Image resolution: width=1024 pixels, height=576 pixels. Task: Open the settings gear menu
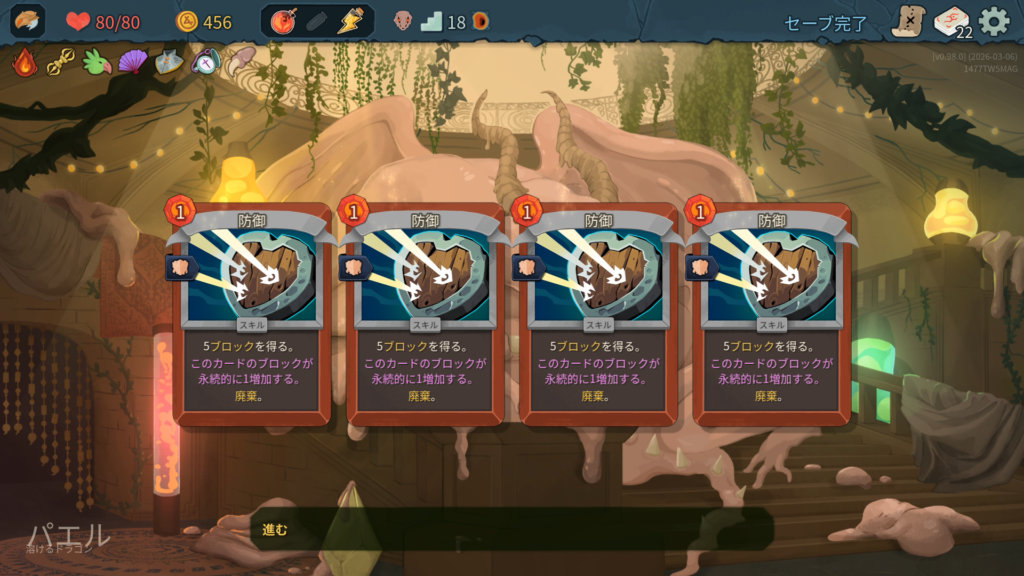point(993,21)
